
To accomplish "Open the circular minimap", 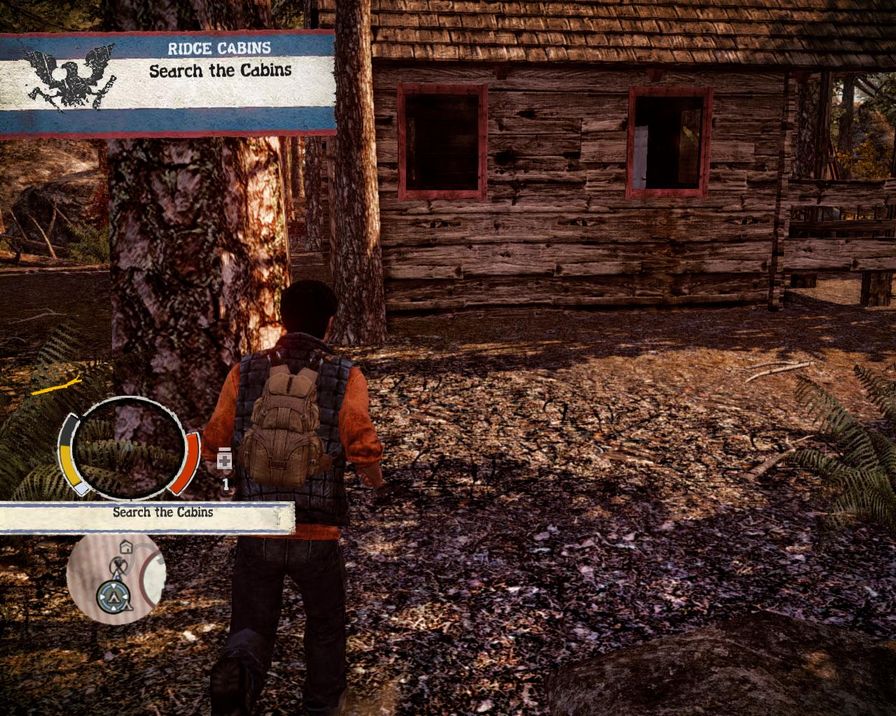I will click(115, 579).
